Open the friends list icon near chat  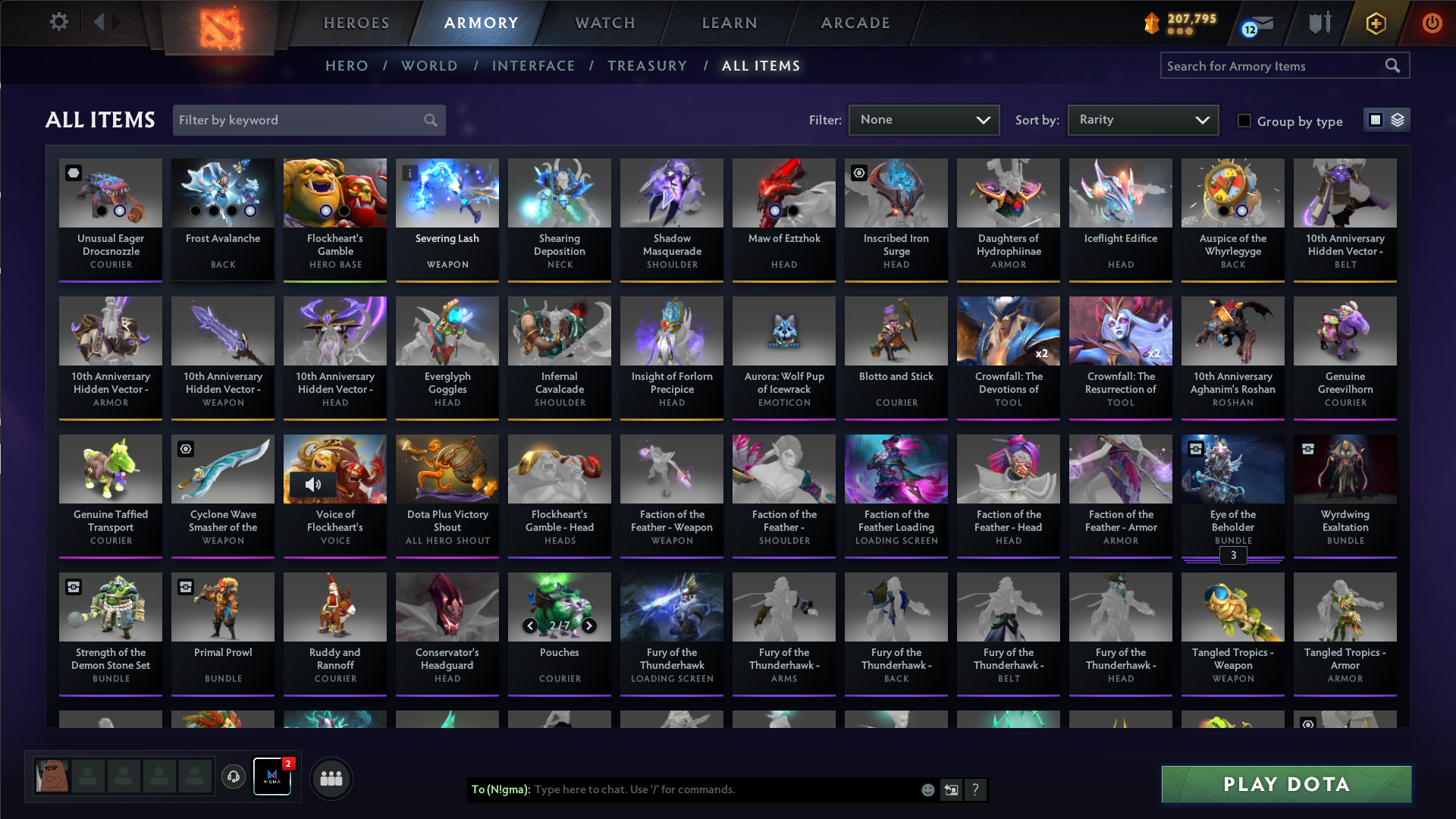(x=331, y=778)
